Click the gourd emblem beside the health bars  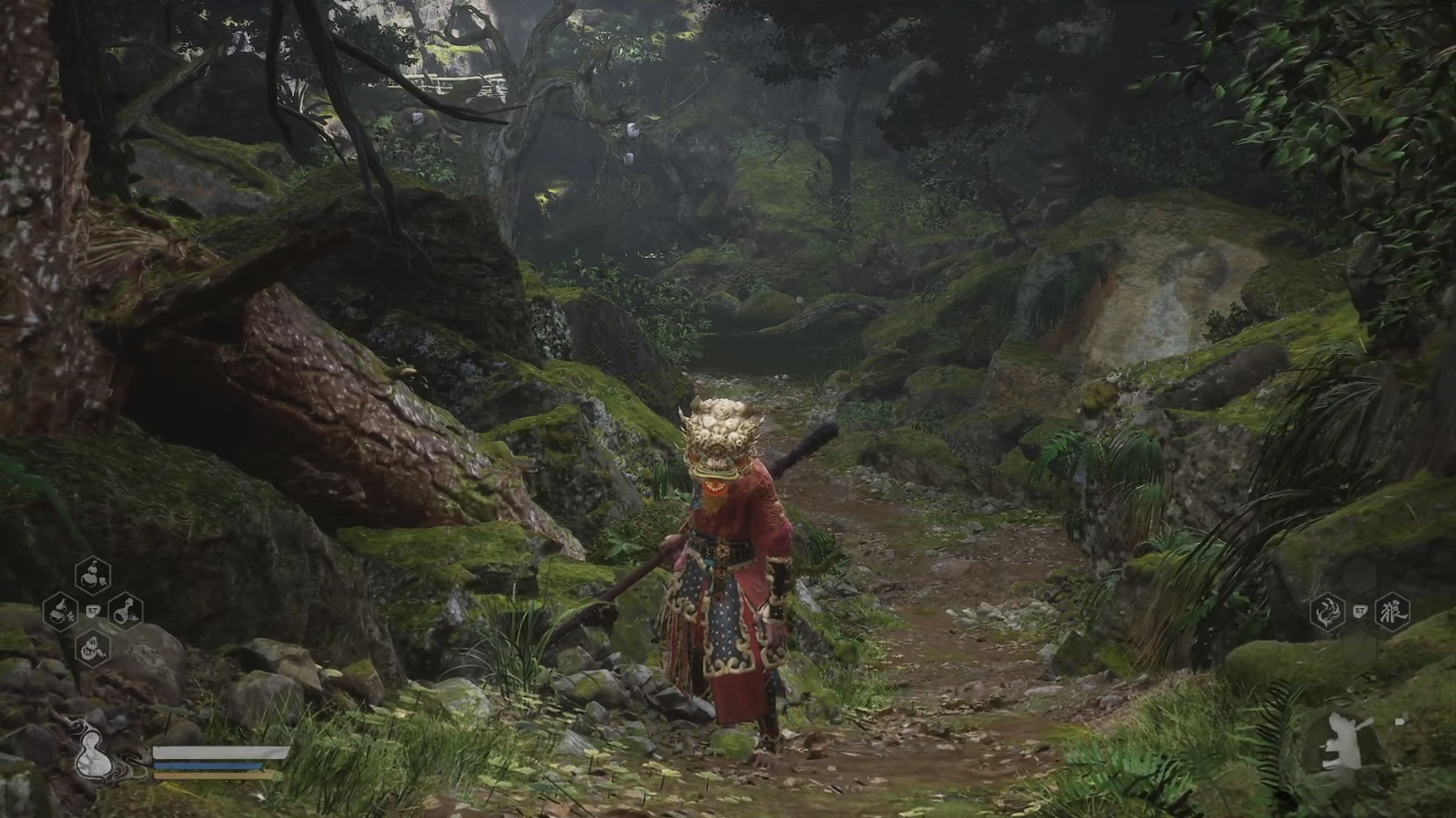pos(93,756)
